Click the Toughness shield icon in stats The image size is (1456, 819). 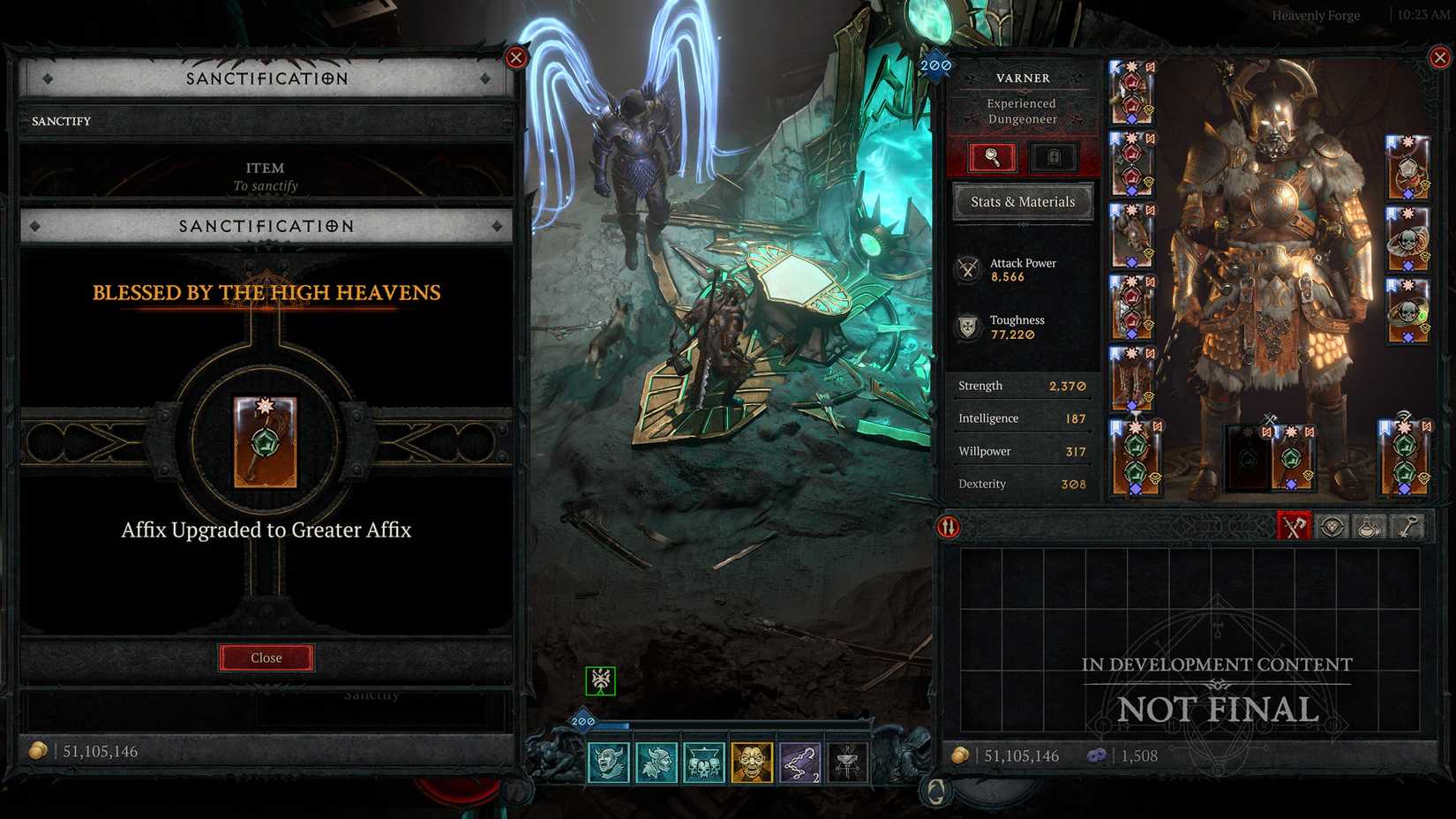pos(968,327)
